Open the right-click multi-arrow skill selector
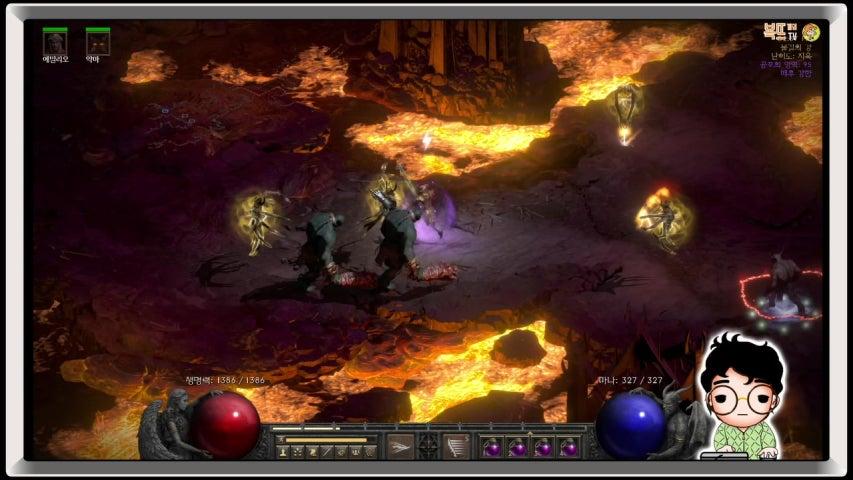Viewport: 853px width, 480px height. pyautogui.click(x=456, y=446)
